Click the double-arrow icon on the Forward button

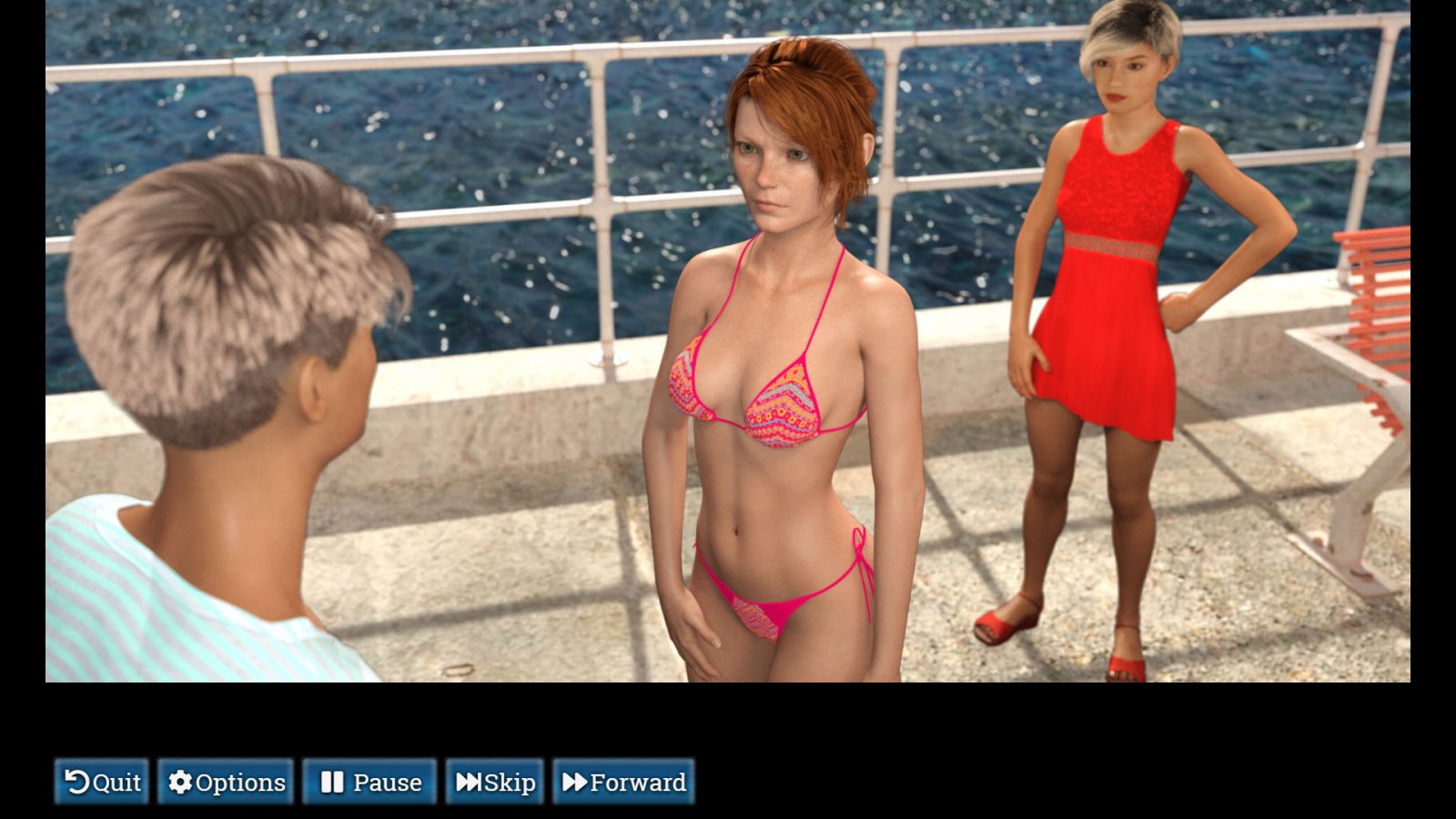[577, 782]
